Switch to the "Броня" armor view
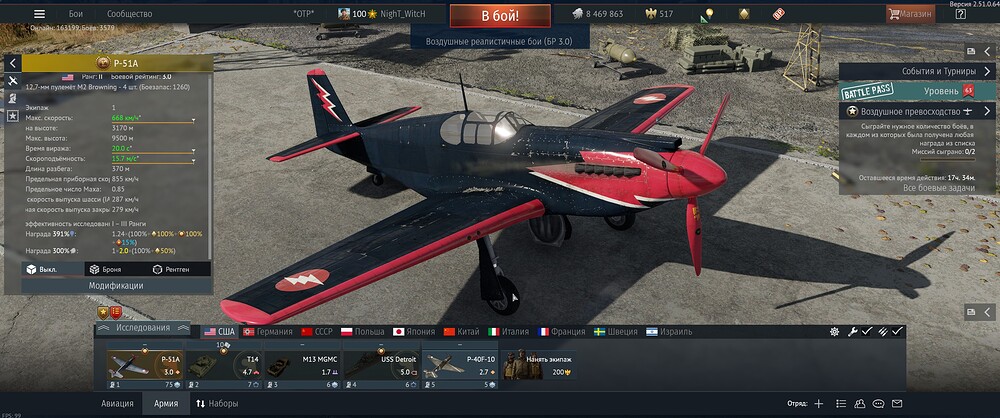This screenshot has width=1000, height=418. click(x=105, y=269)
